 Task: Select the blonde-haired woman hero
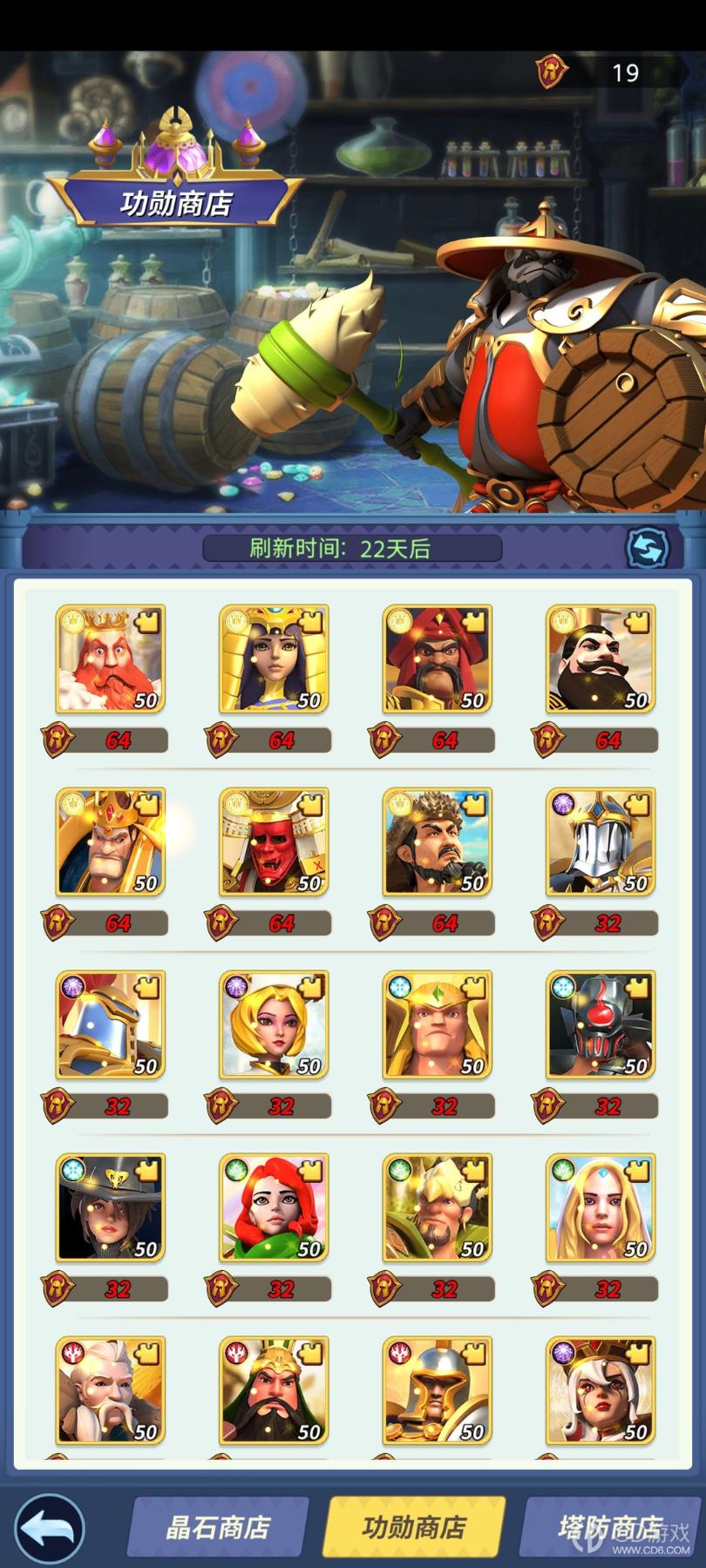click(x=274, y=1024)
